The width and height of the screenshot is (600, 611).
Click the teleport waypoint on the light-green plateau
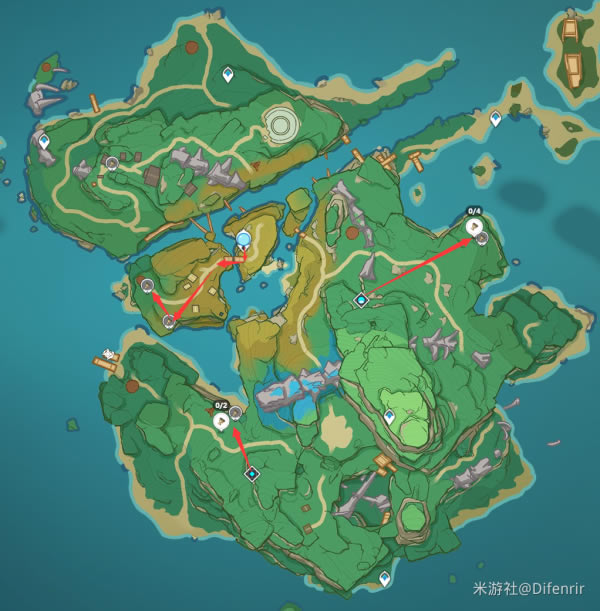[389, 415]
